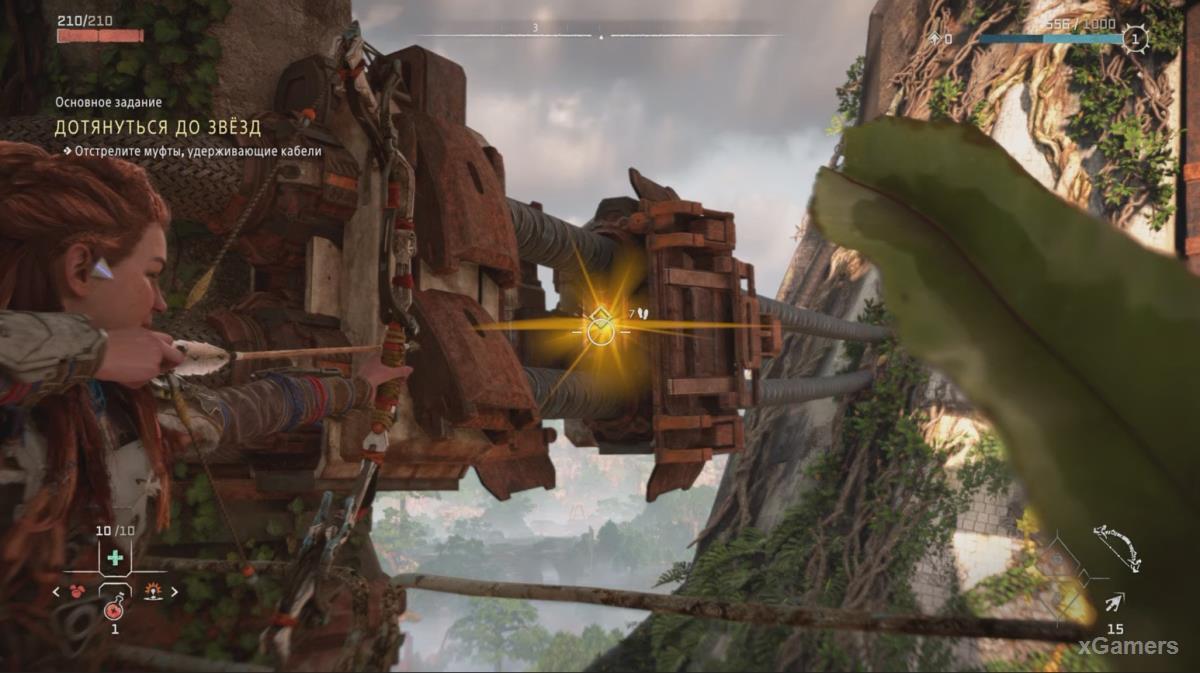Viewport: 1200px width, 673px height.
Task: Select the green medicinal cross slot
Action: pyautogui.click(x=115, y=558)
